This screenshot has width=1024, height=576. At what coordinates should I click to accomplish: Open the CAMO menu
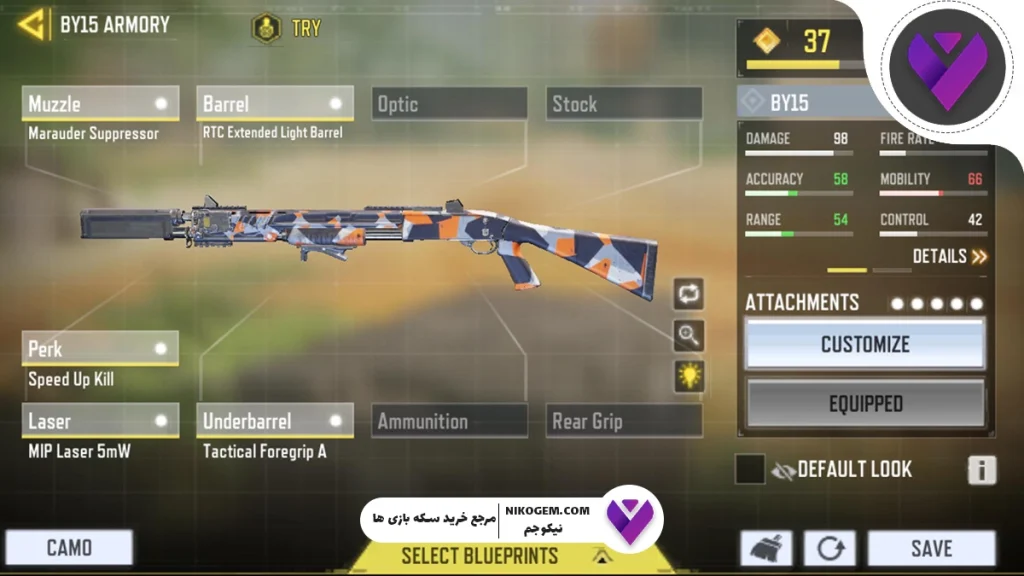click(x=69, y=548)
